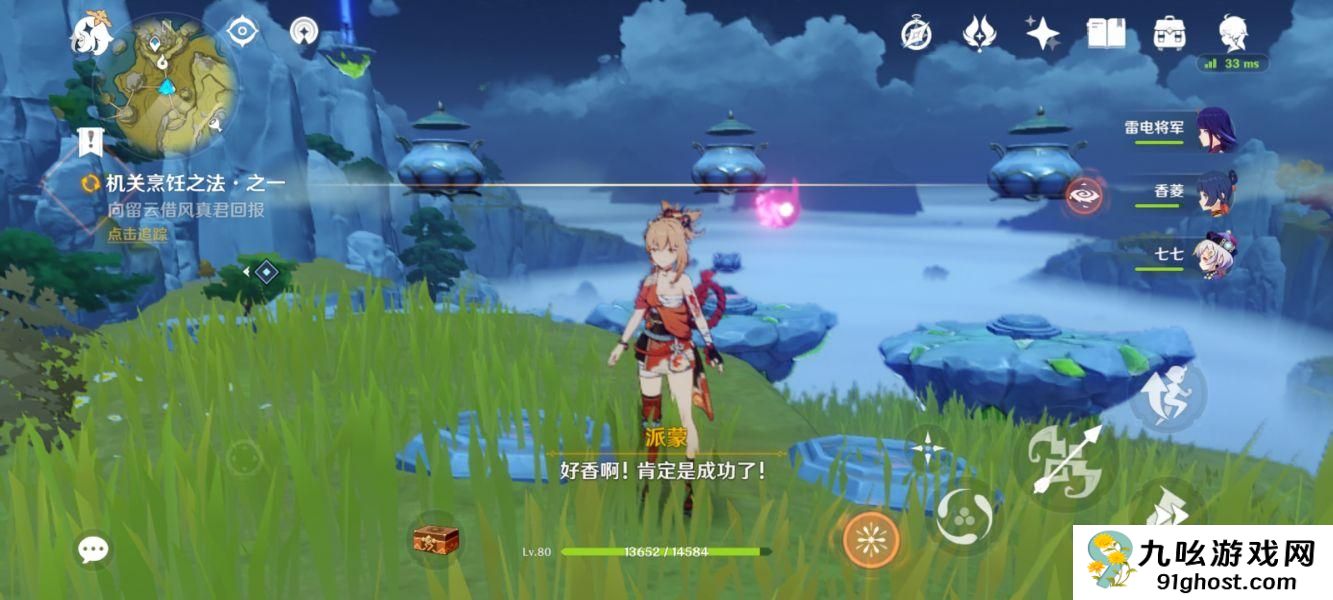Activate the eye-shaped elemental sight button

pyautogui.click(x=1083, y=196)
